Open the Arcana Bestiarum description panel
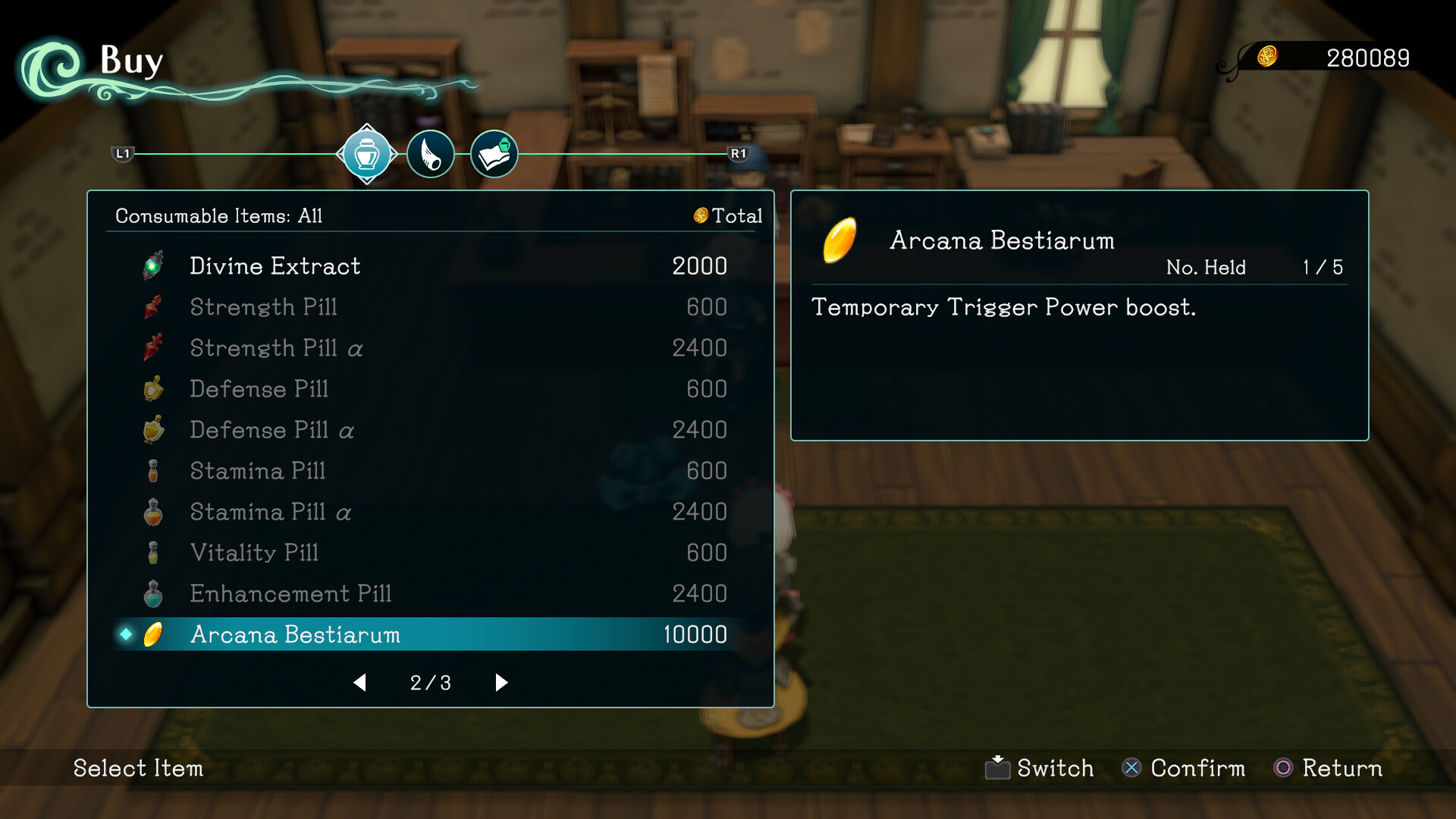This screenshot has width=1456, height=819. [1080, 315]
